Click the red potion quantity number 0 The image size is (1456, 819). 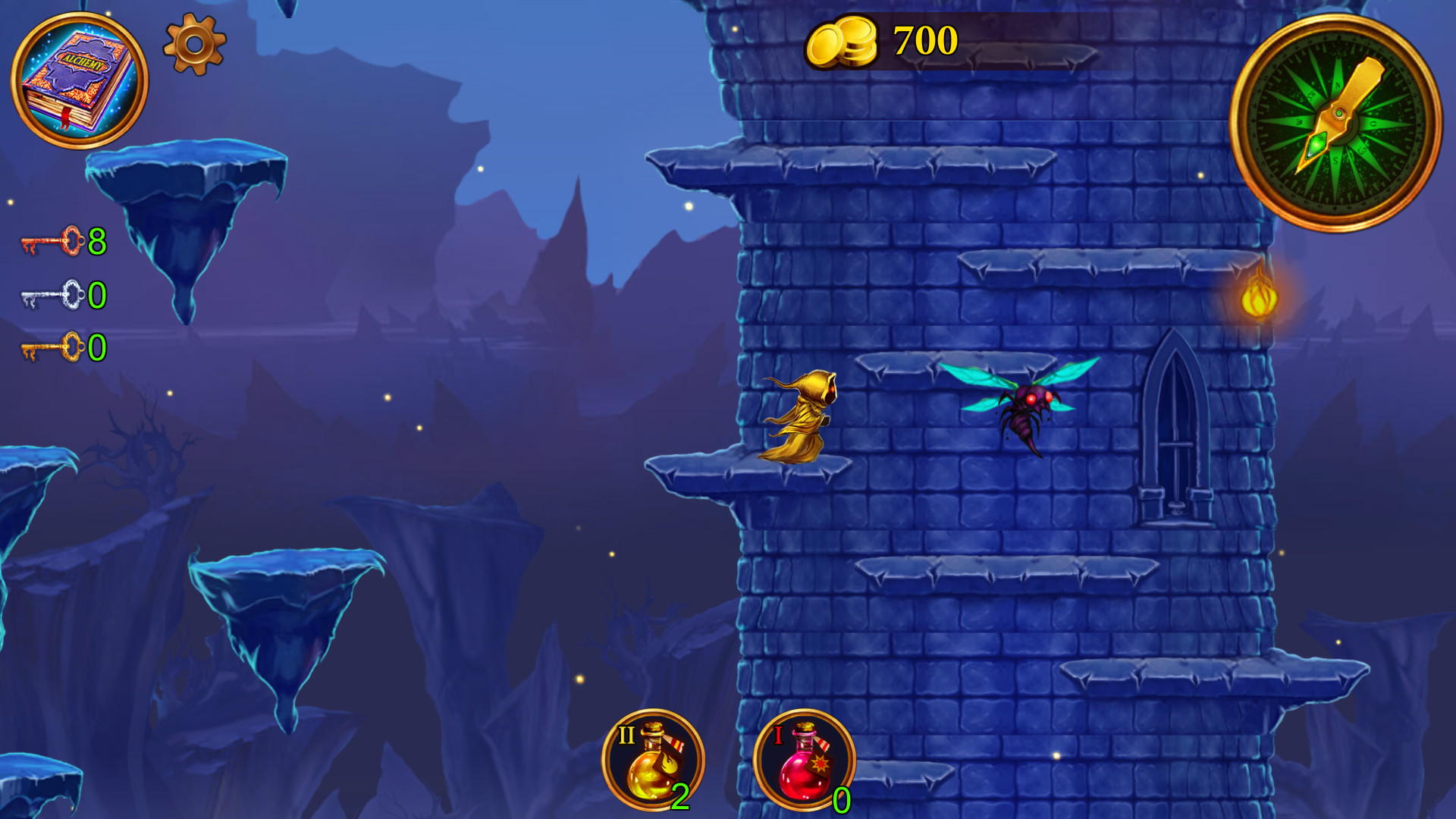coord(842,798)
